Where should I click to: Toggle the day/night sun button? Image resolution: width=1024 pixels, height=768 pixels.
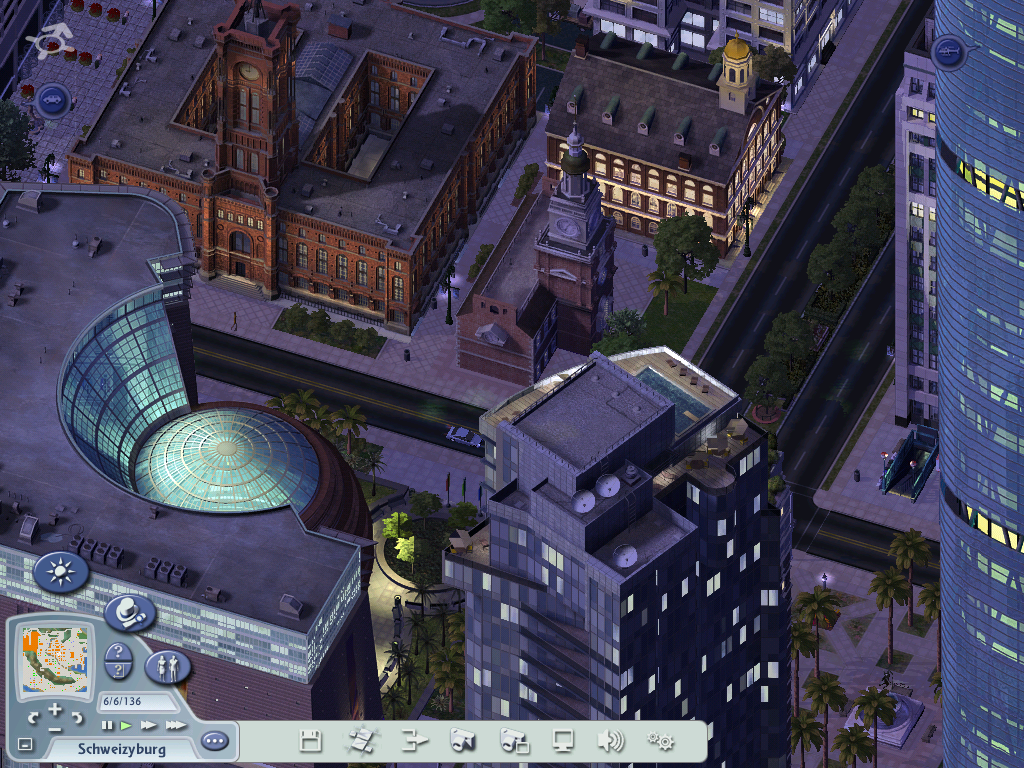(61, 573)
